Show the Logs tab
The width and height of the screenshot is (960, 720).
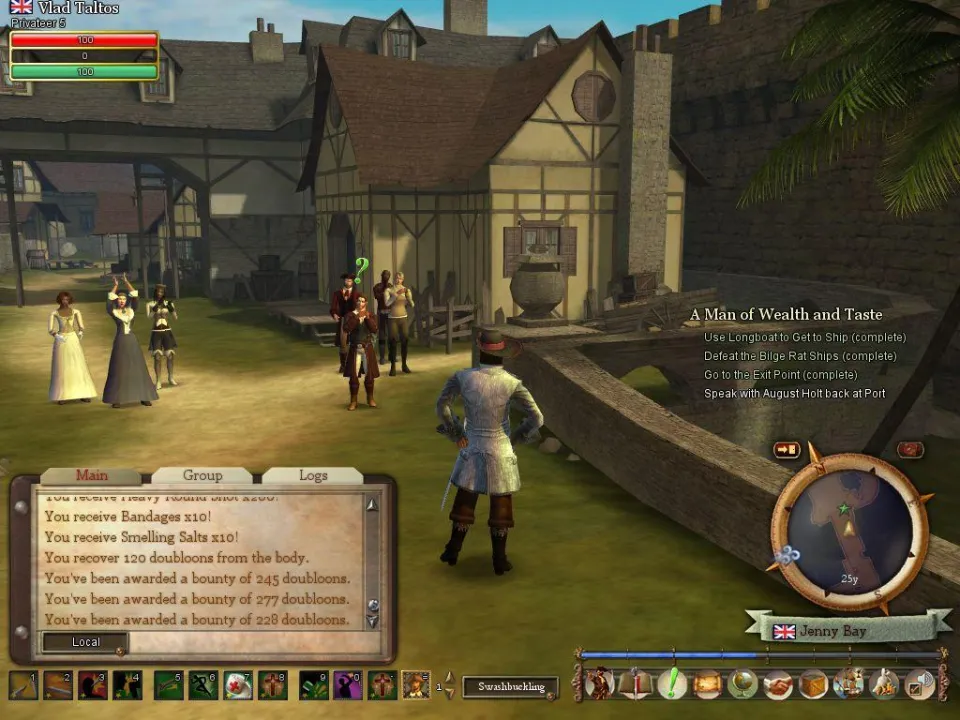(x=312, y=476)
